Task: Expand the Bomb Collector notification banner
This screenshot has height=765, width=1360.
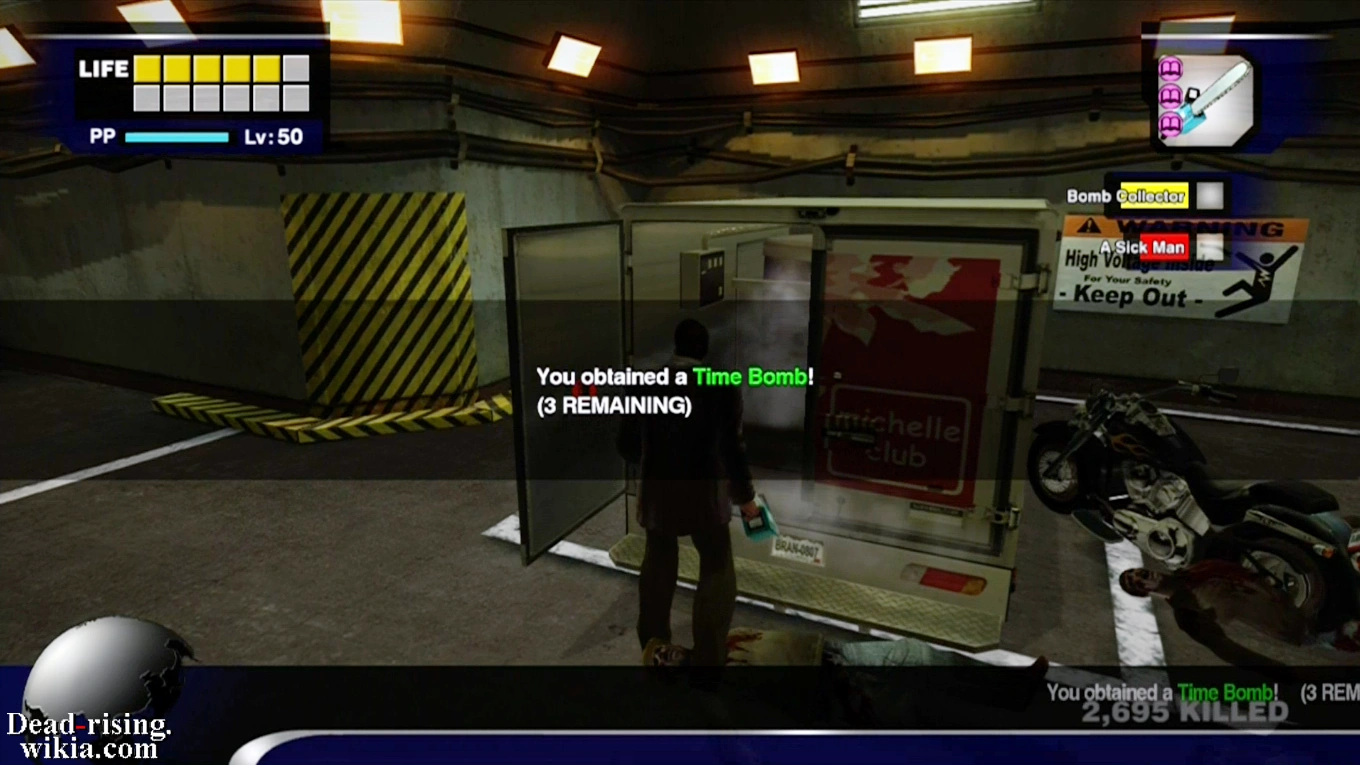Action: [x=1125, y=195]
